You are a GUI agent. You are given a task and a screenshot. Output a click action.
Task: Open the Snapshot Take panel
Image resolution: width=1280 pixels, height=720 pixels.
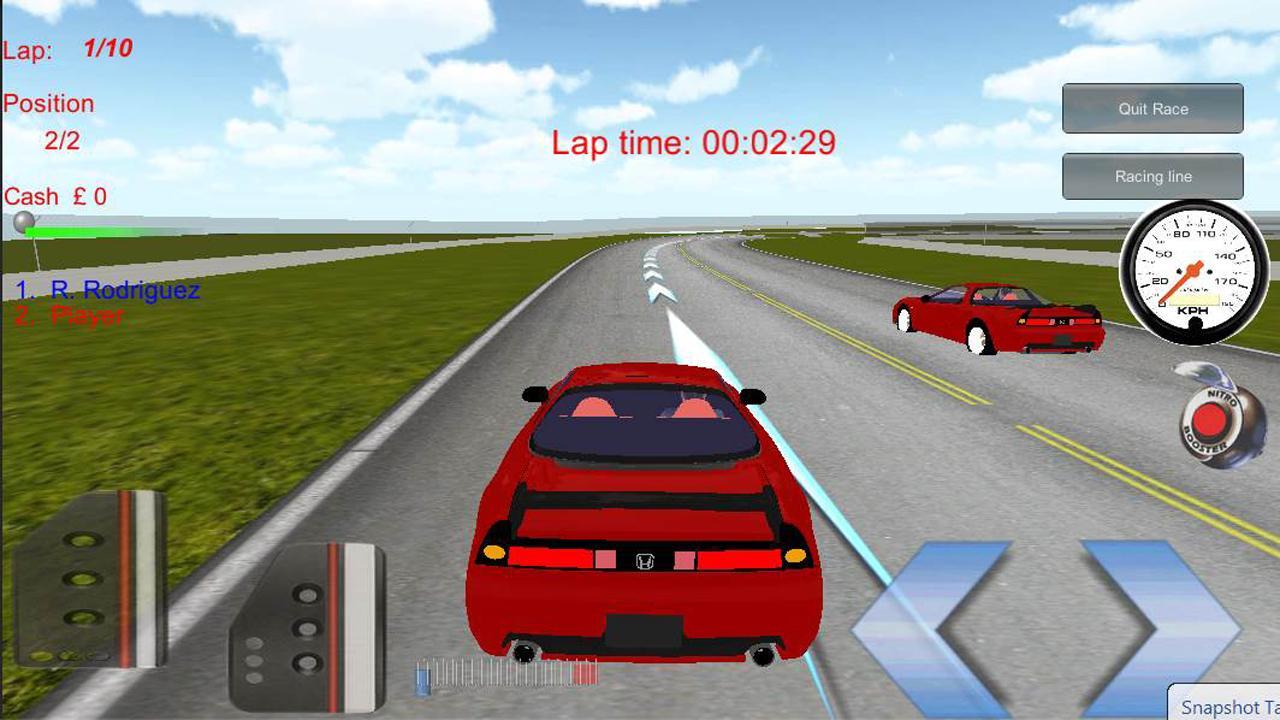pyautogui.click(x=1225, y=707)
